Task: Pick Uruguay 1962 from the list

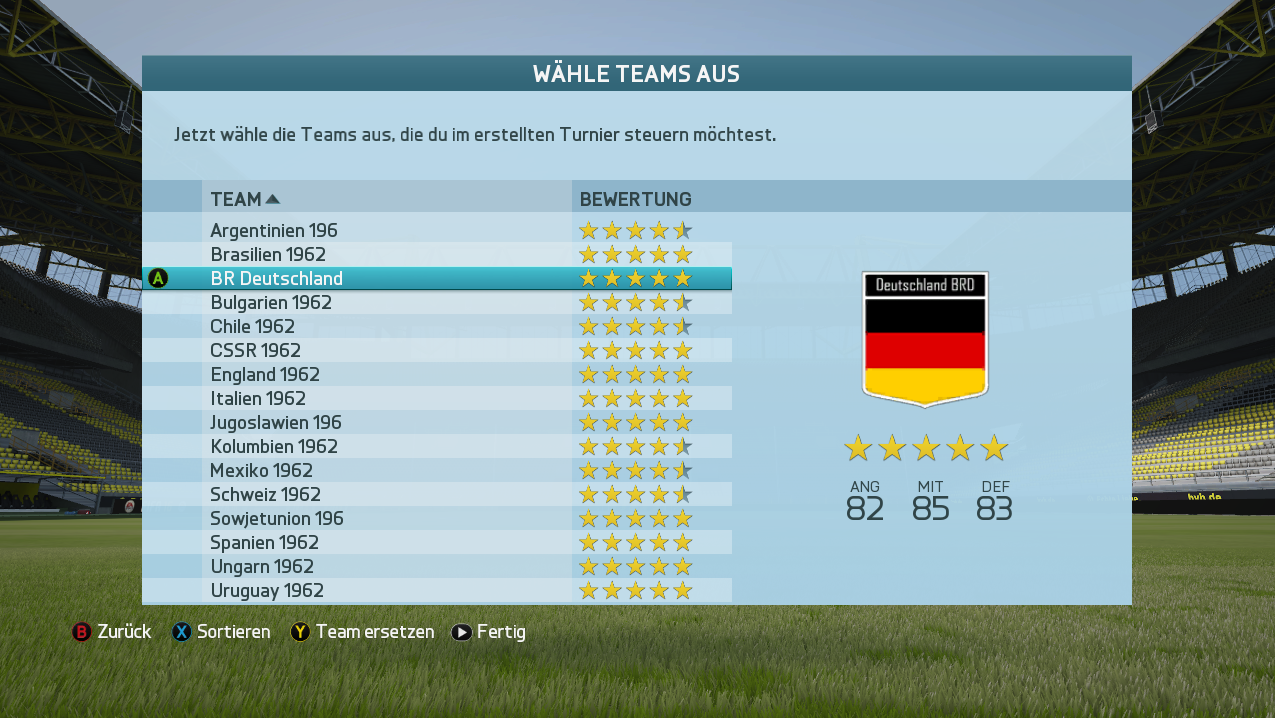Action: pos(267,591)
